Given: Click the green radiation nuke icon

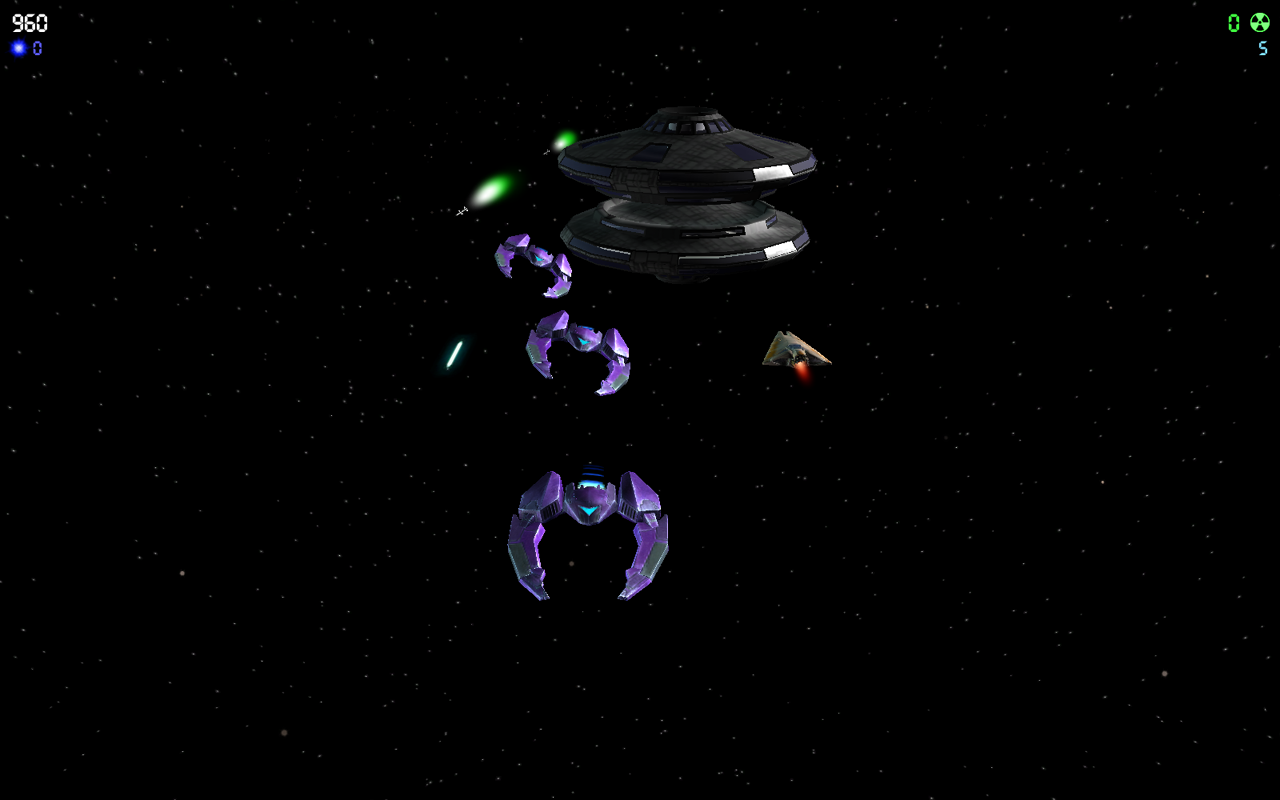Looking at the screenshot, I should coord(1258,20).
